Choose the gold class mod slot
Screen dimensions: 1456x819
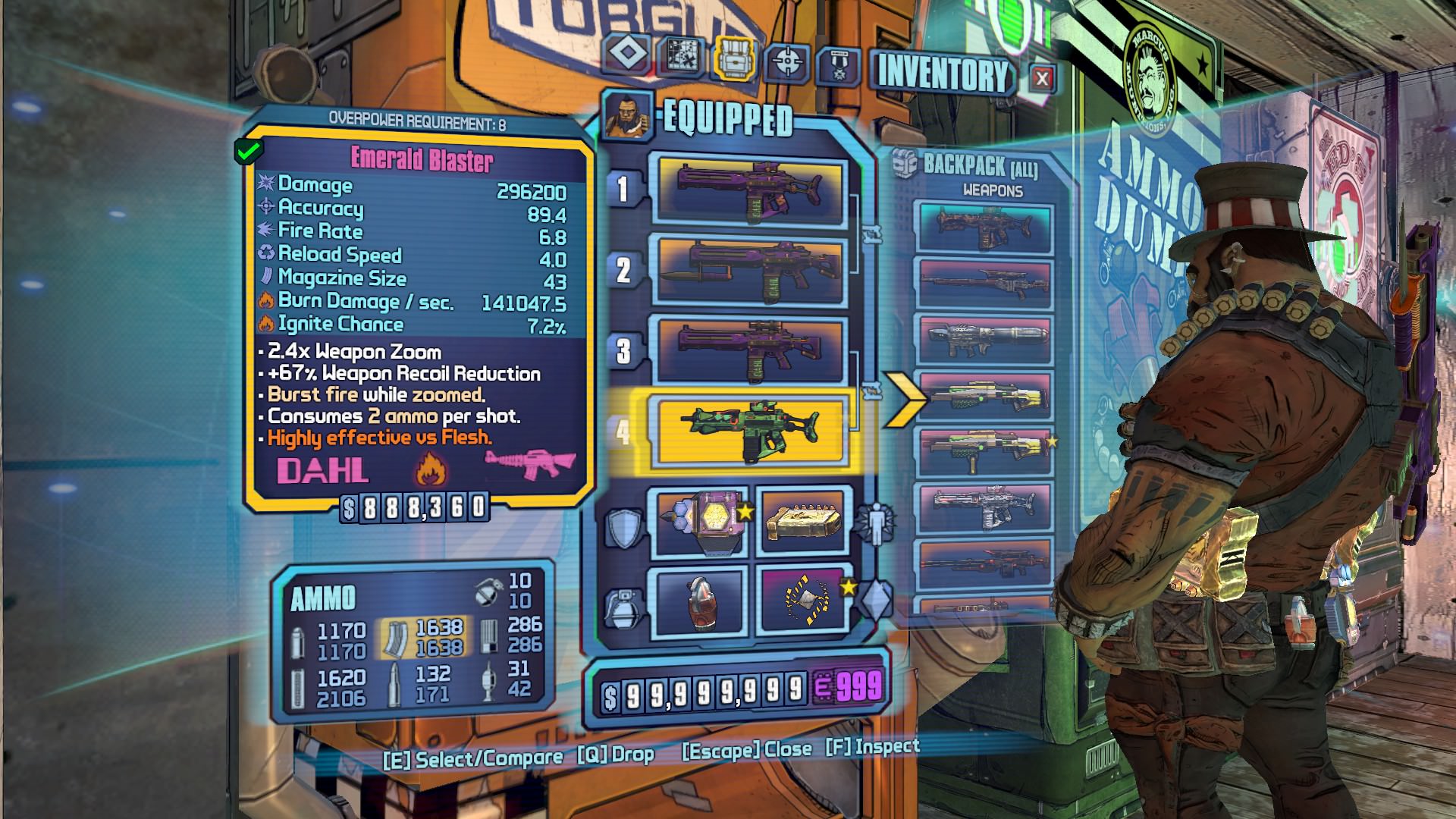point(804,525)
